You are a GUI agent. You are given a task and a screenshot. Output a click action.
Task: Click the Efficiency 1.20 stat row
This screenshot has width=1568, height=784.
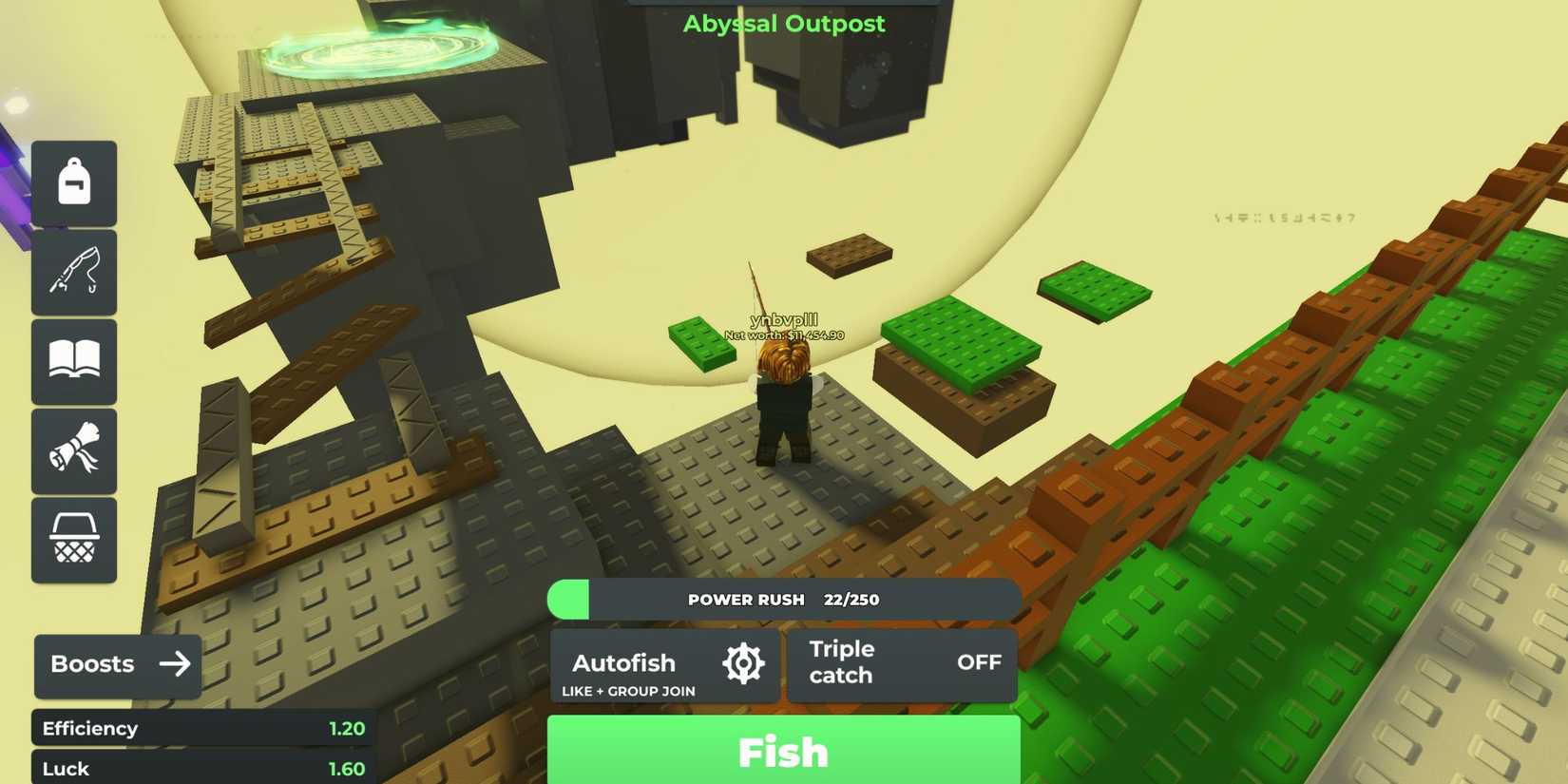pos(204,728)
